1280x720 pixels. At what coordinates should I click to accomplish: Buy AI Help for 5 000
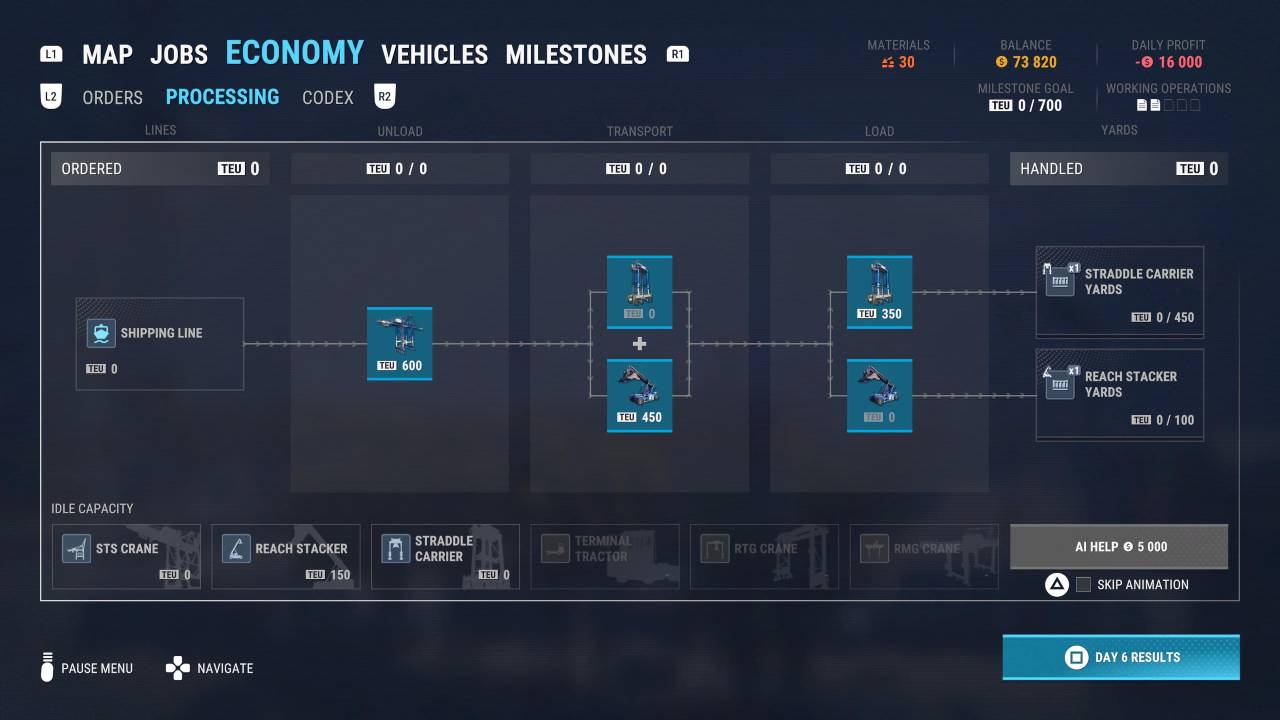1118,547
